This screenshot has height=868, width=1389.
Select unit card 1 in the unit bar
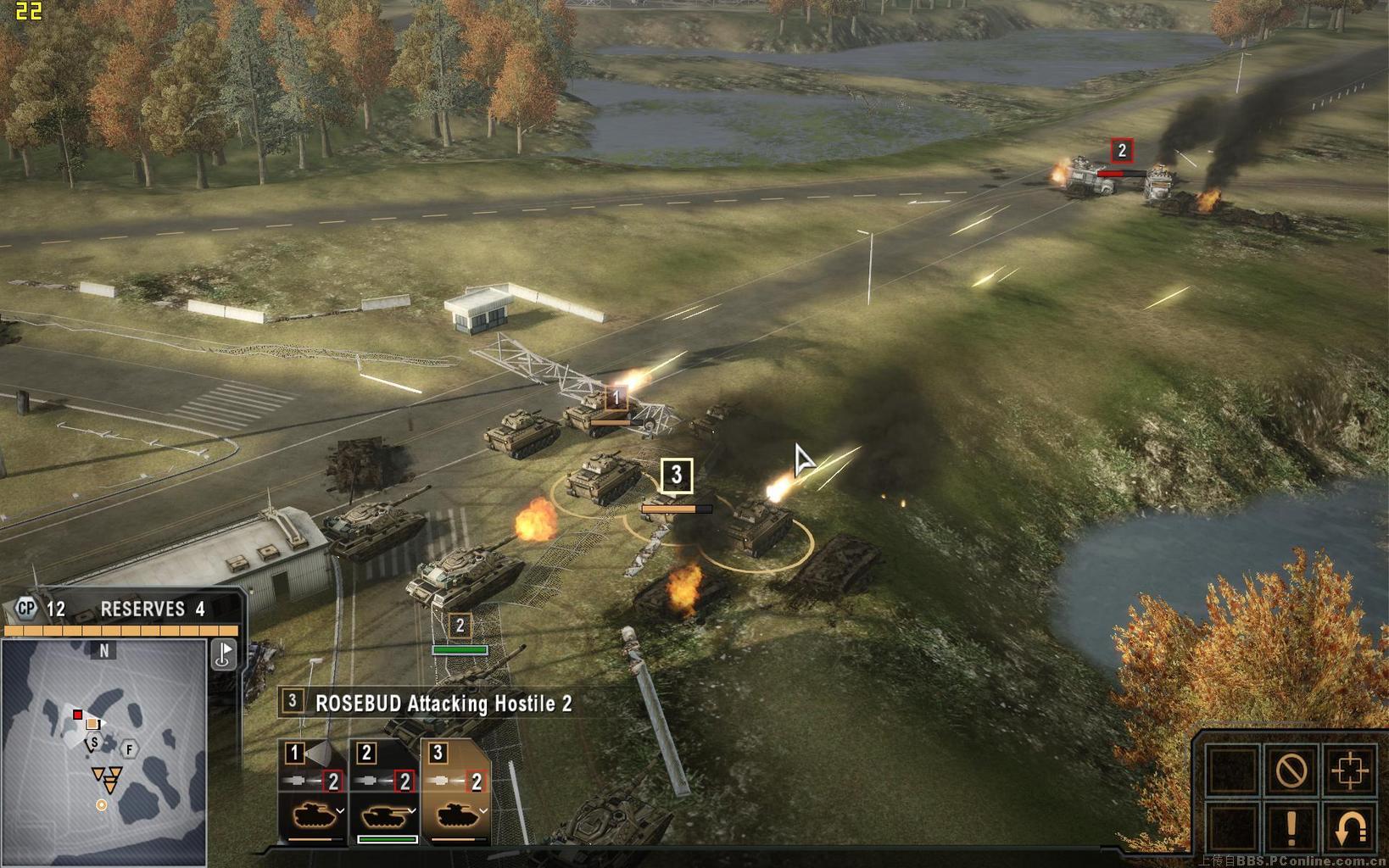coord(312,793)
